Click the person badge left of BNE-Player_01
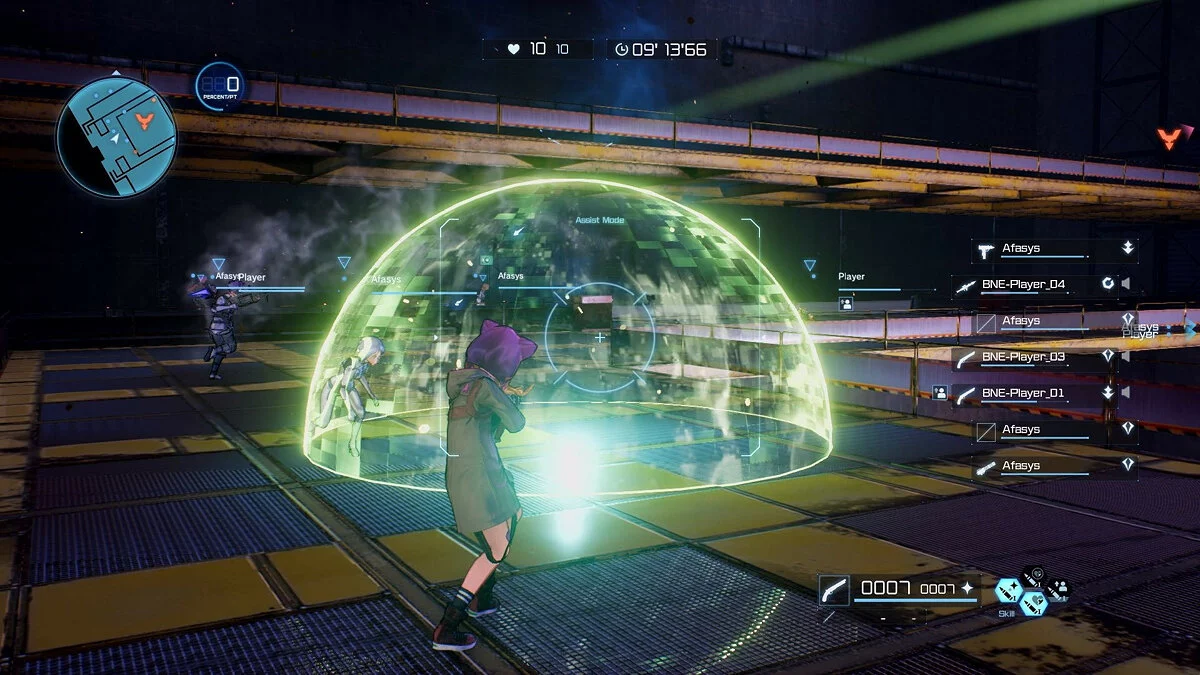The height and width of the screenshot is (675, 1200). click(939, 393)
